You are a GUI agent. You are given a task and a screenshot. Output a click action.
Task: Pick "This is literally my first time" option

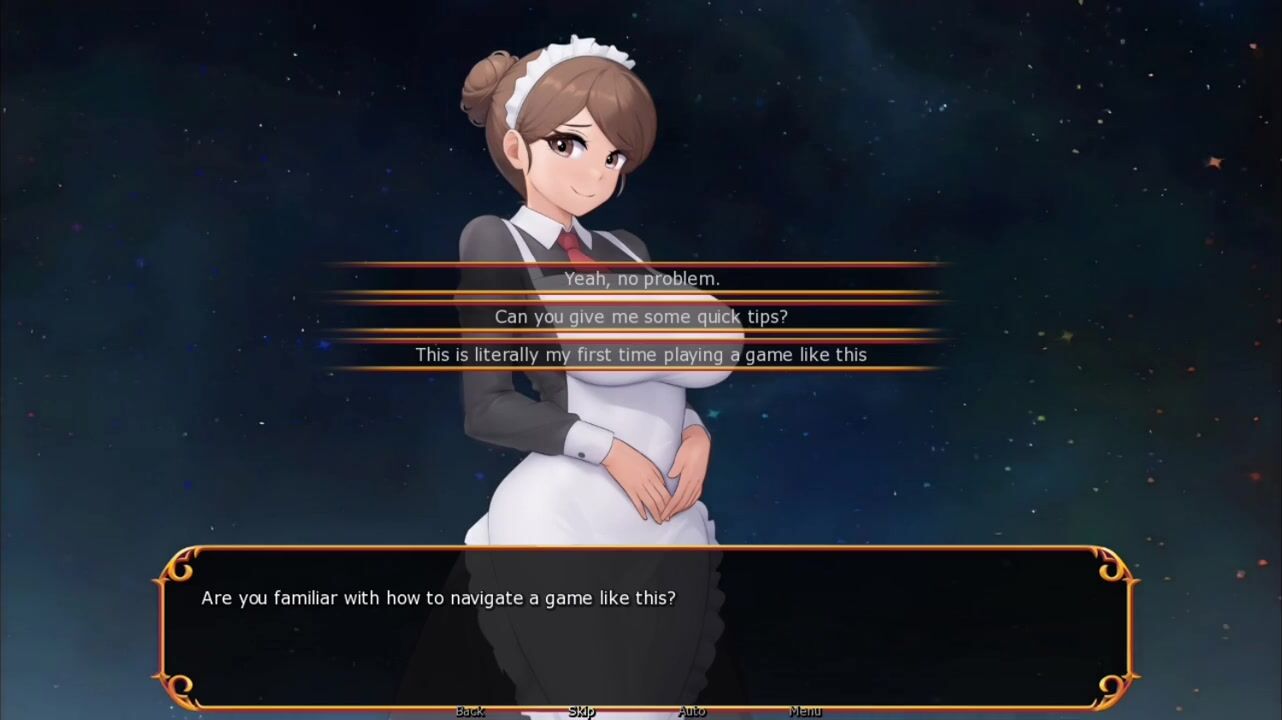tap(641, 355)
